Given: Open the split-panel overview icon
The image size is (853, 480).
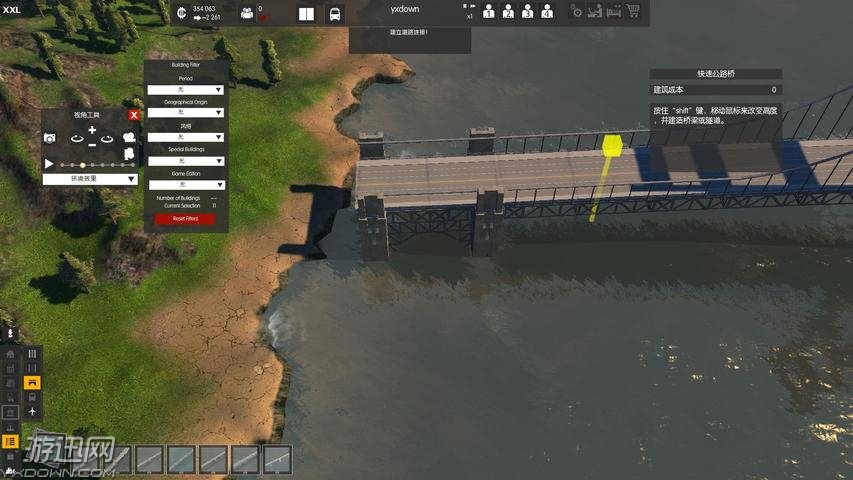Looking at the screenshot, I should click(x=306, y=14).
